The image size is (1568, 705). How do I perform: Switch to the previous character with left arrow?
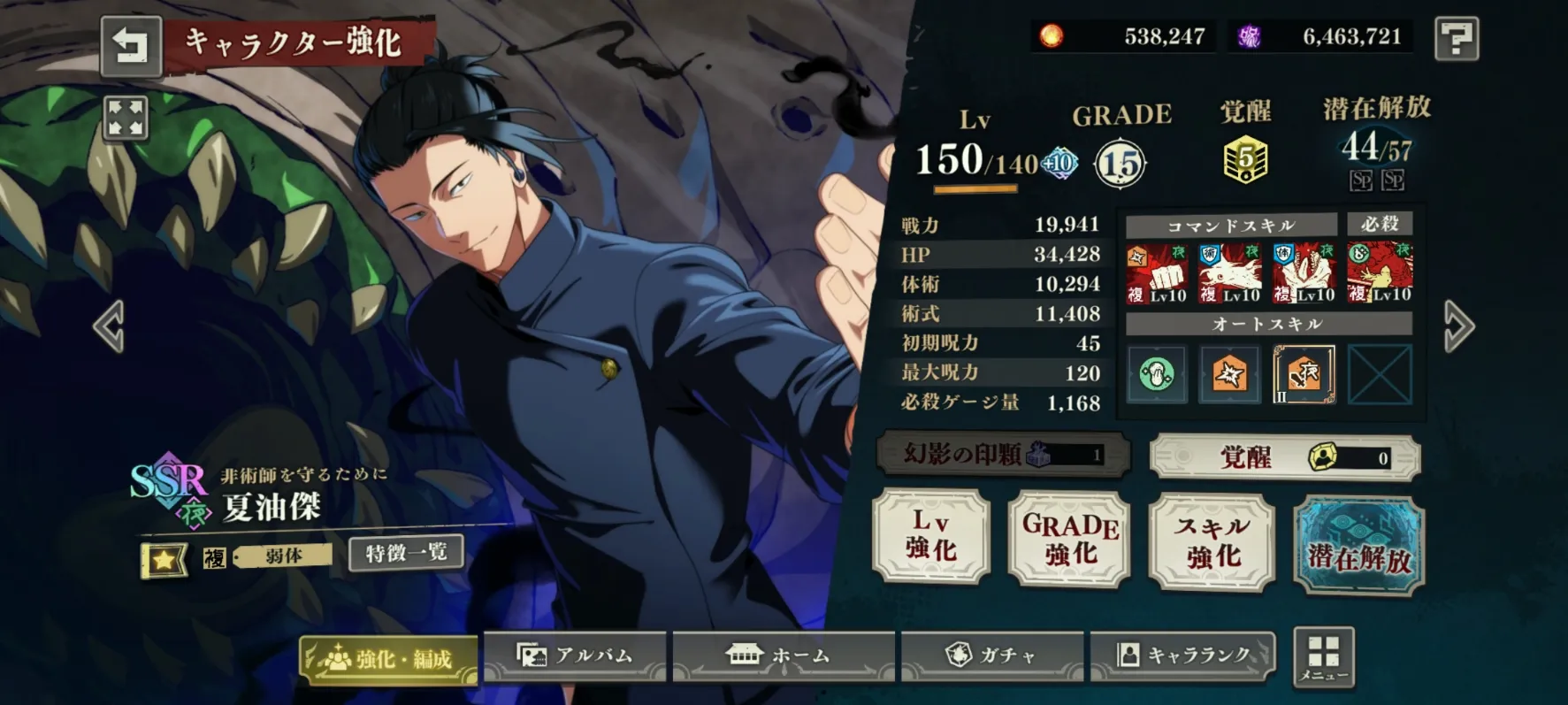coord(110,326)
